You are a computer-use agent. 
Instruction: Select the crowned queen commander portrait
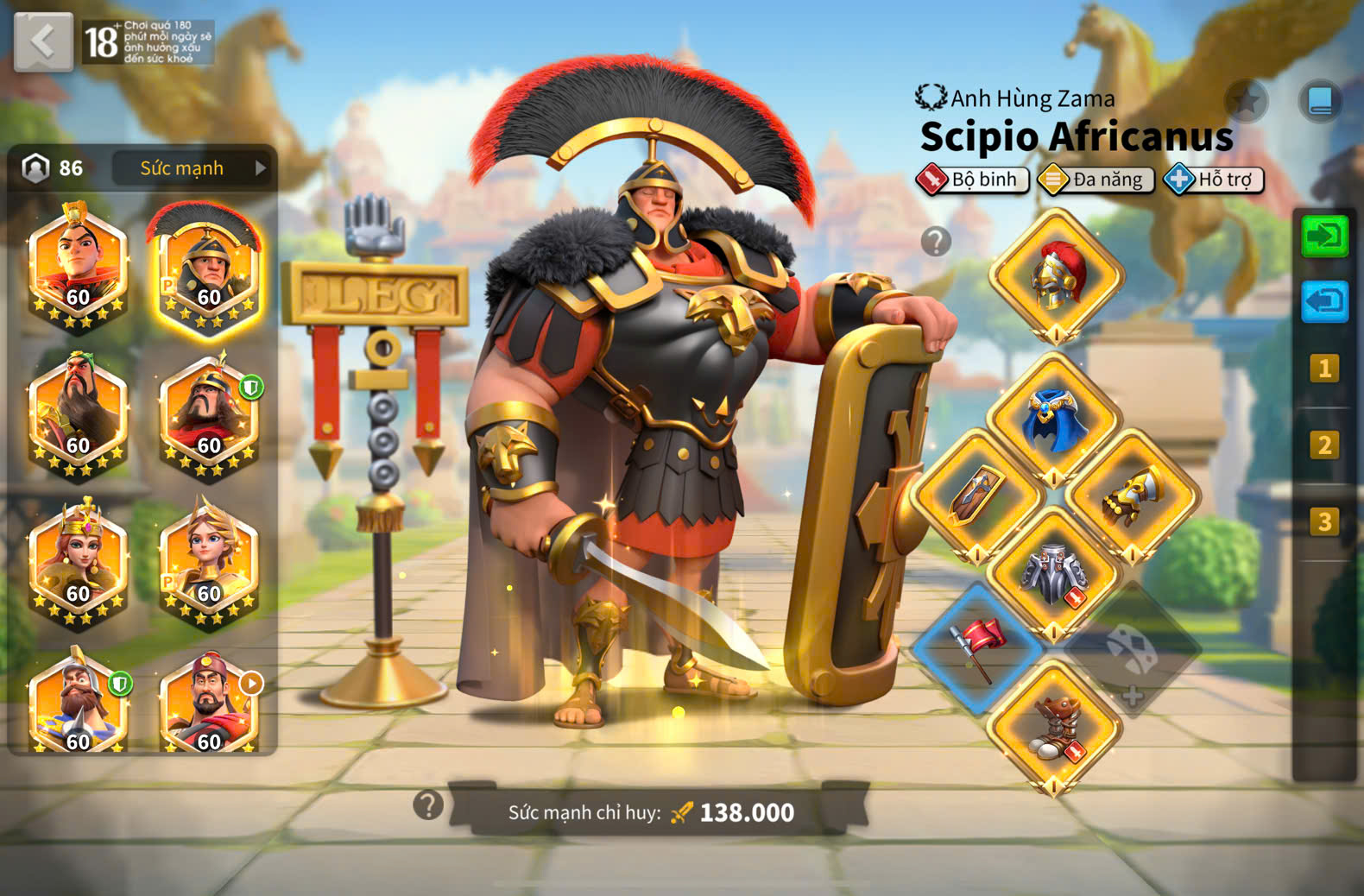coord(78,563)
